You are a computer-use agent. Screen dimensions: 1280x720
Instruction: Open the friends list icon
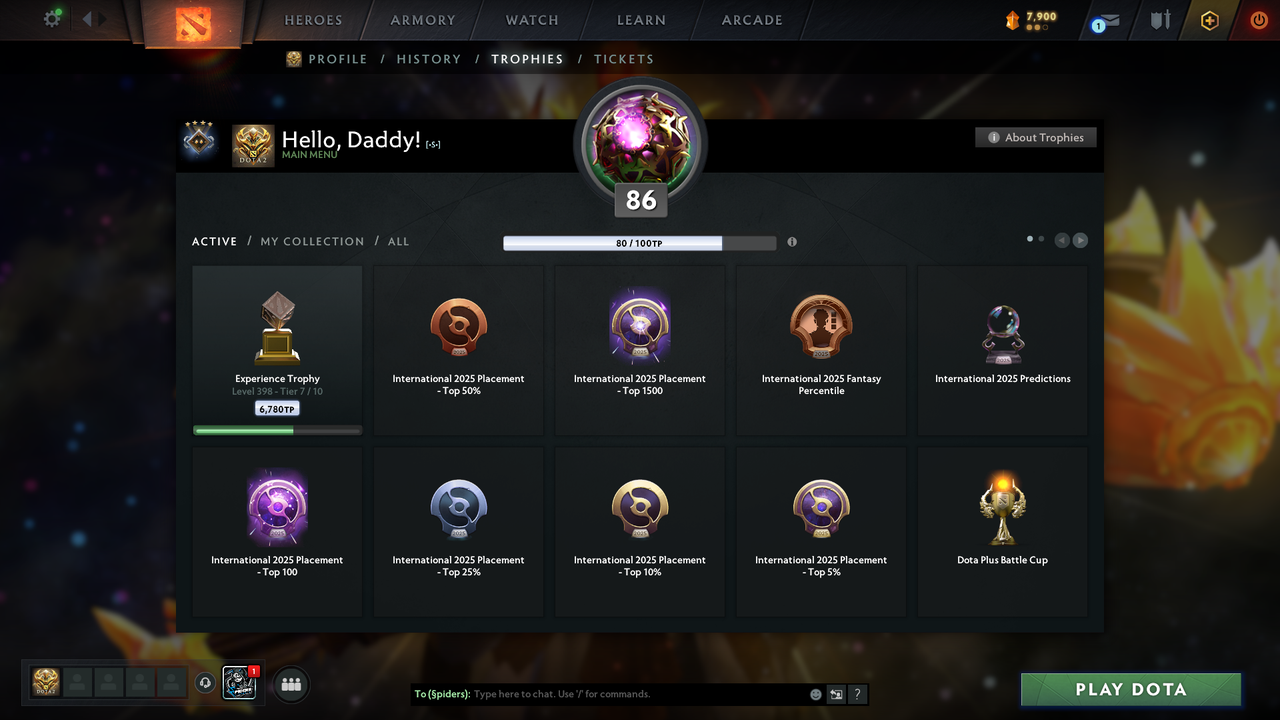290,684
